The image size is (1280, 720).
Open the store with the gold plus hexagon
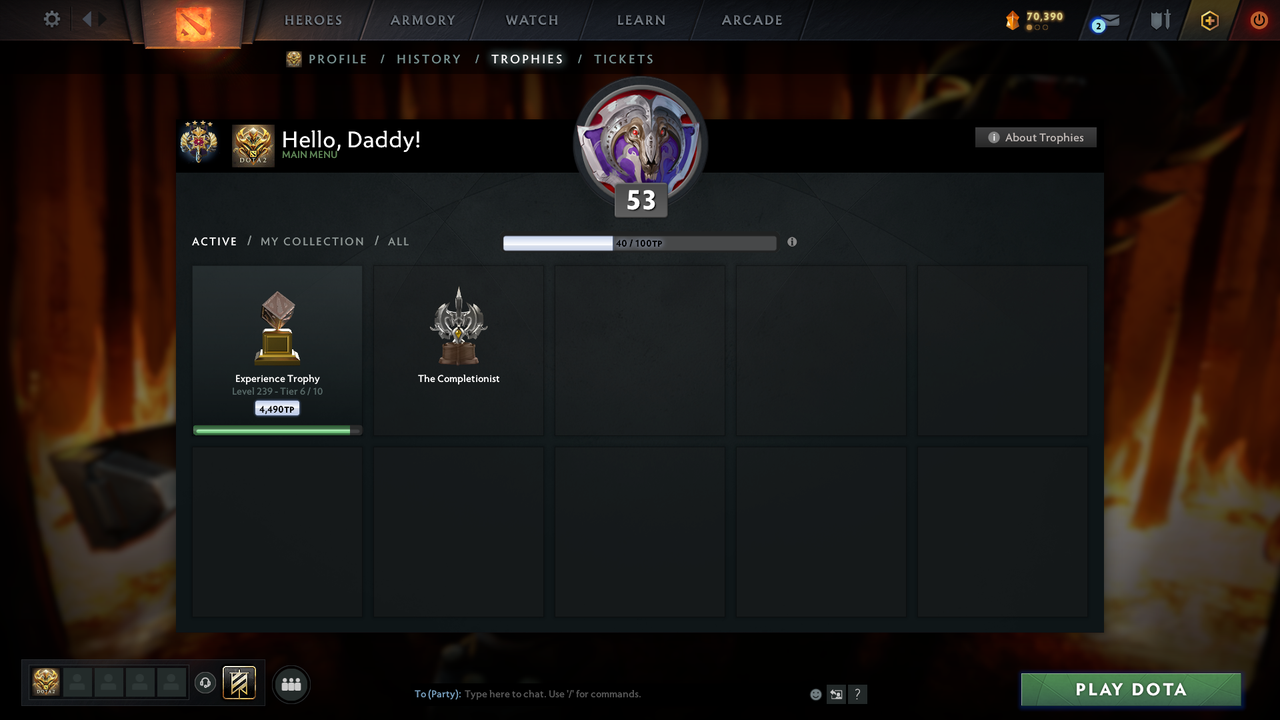(1209, 20)
